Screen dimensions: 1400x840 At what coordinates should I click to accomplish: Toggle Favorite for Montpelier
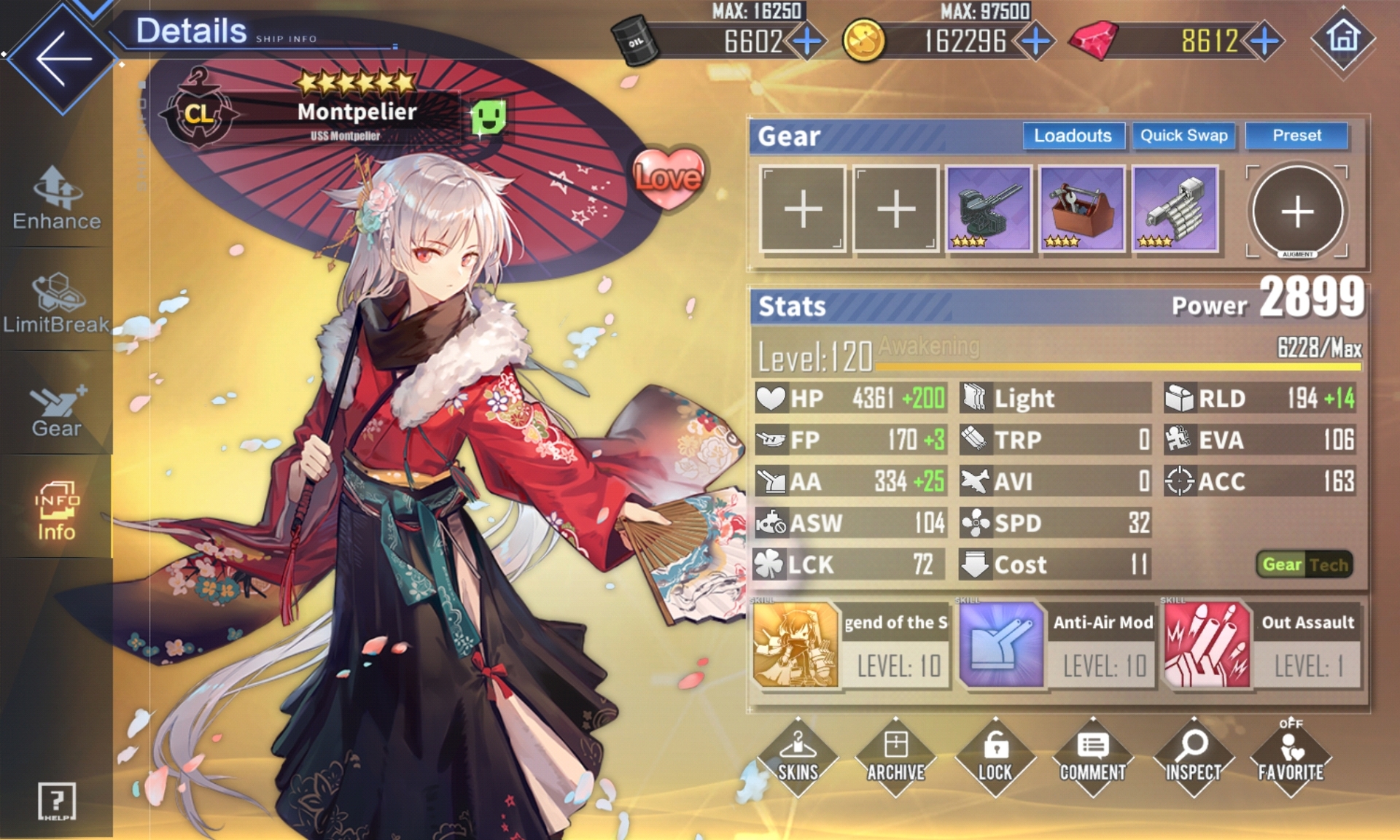tap(1290, 757)
